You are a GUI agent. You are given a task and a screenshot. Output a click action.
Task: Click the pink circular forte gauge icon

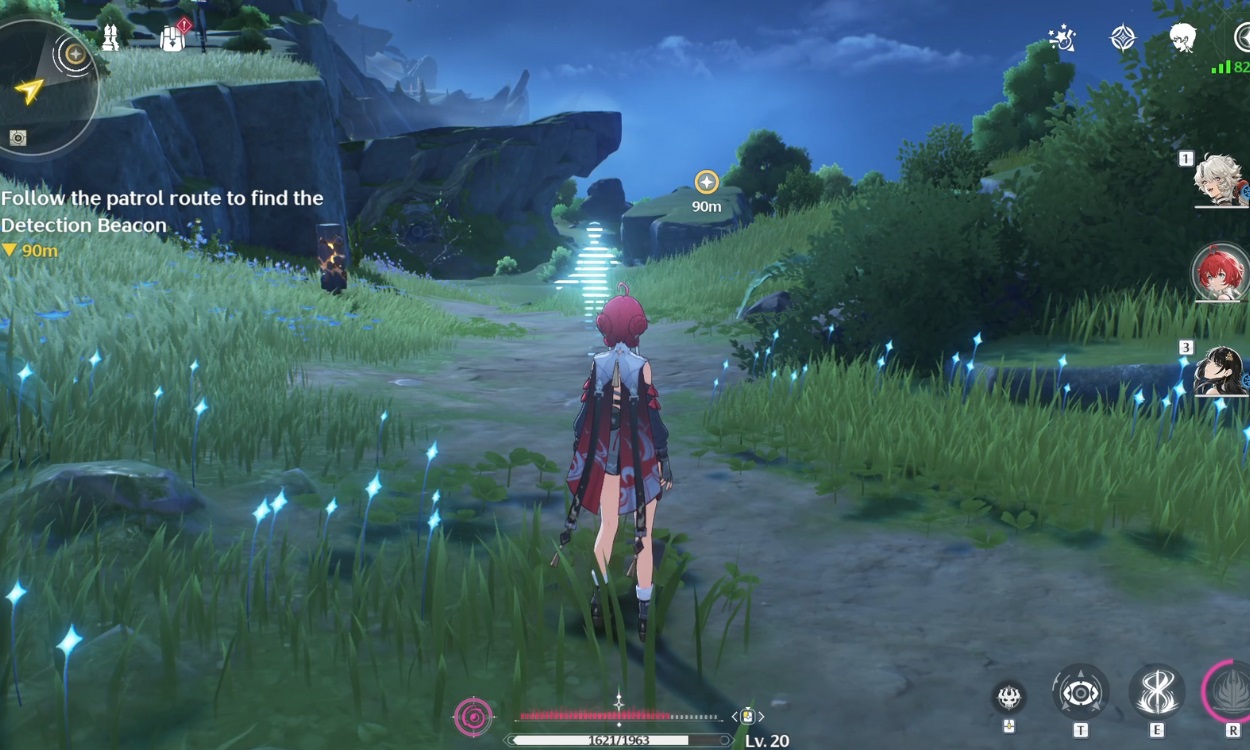coord(473,716)
